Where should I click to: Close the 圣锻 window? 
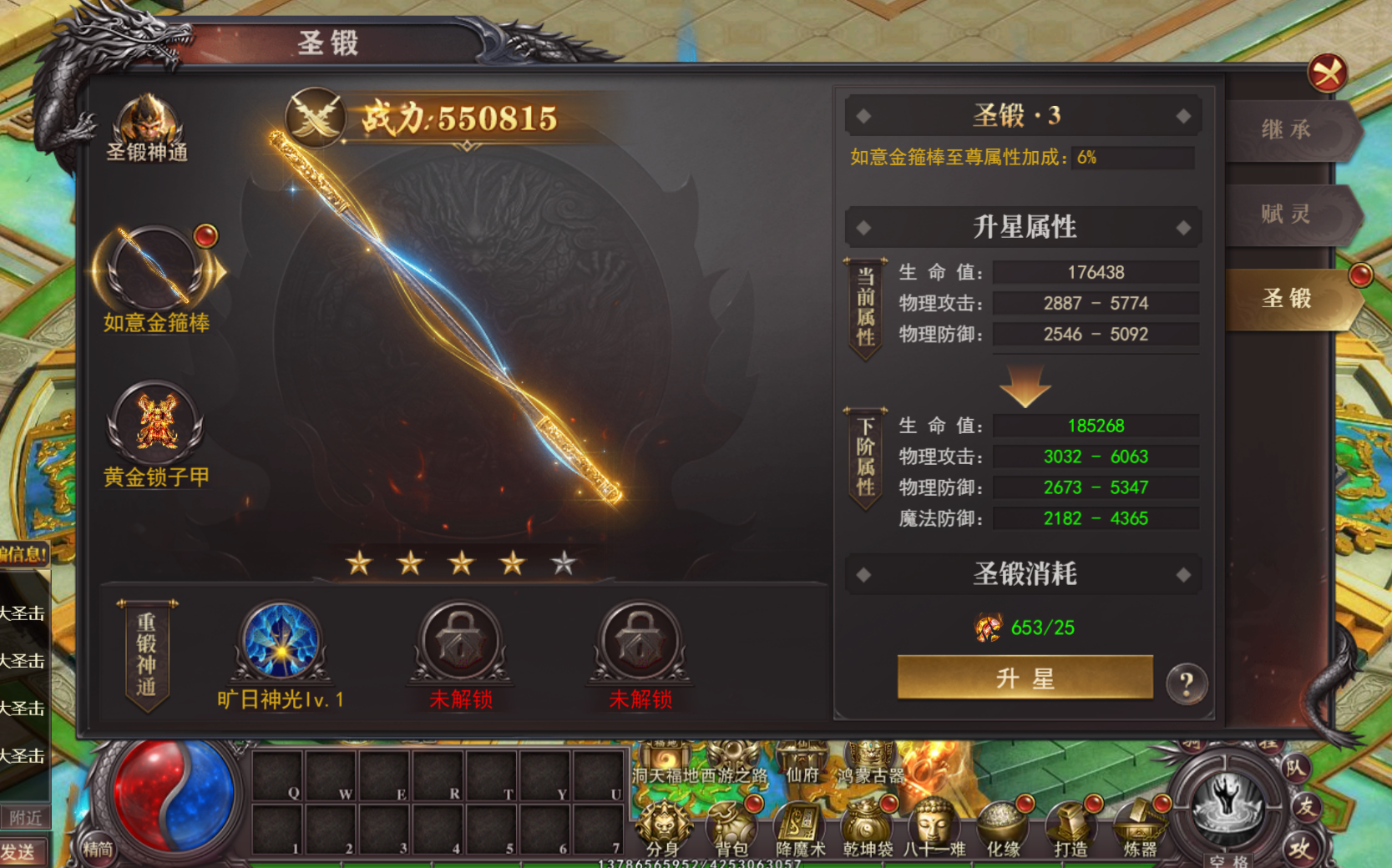1327,73
